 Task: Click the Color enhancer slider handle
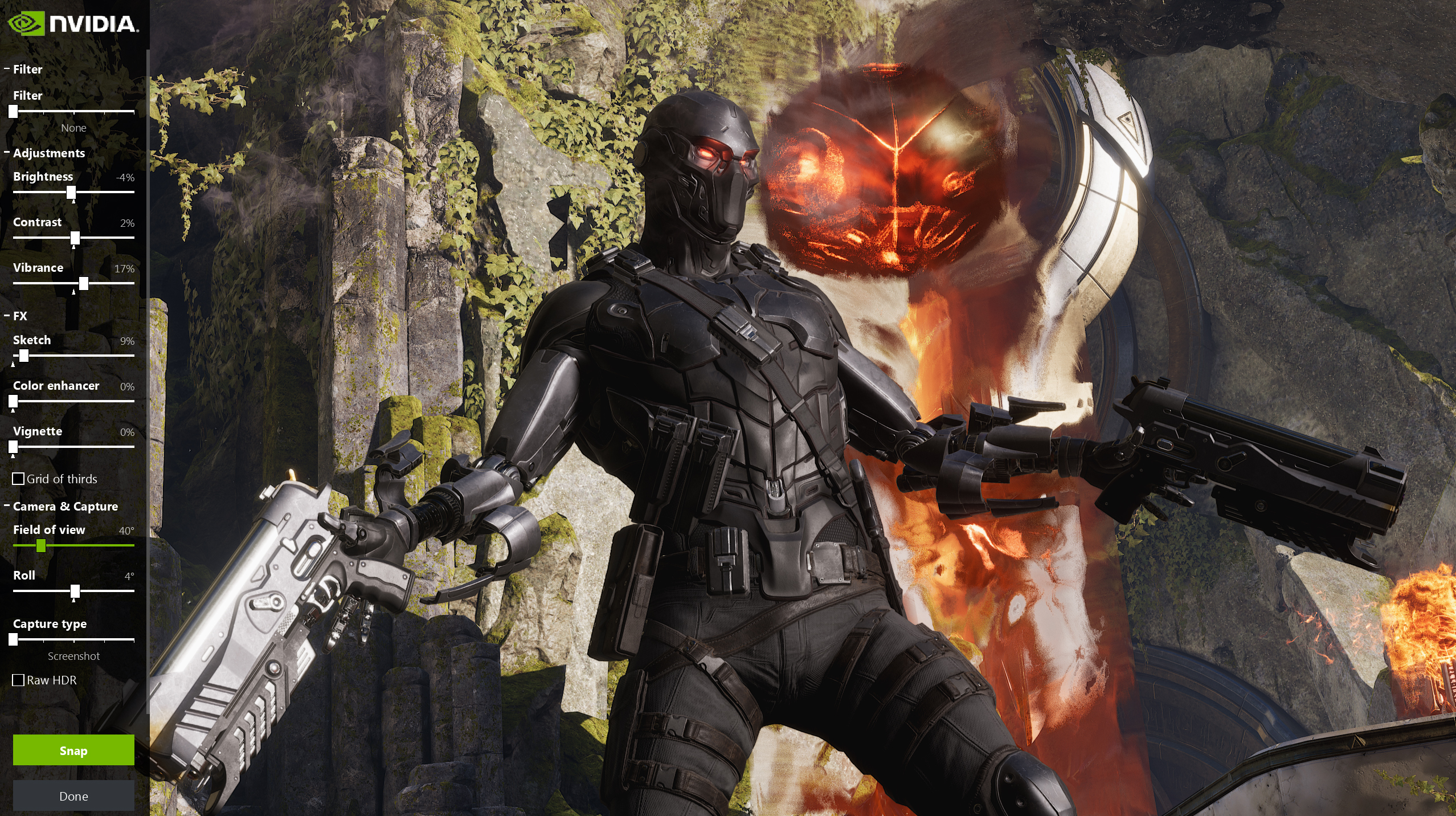13,401
